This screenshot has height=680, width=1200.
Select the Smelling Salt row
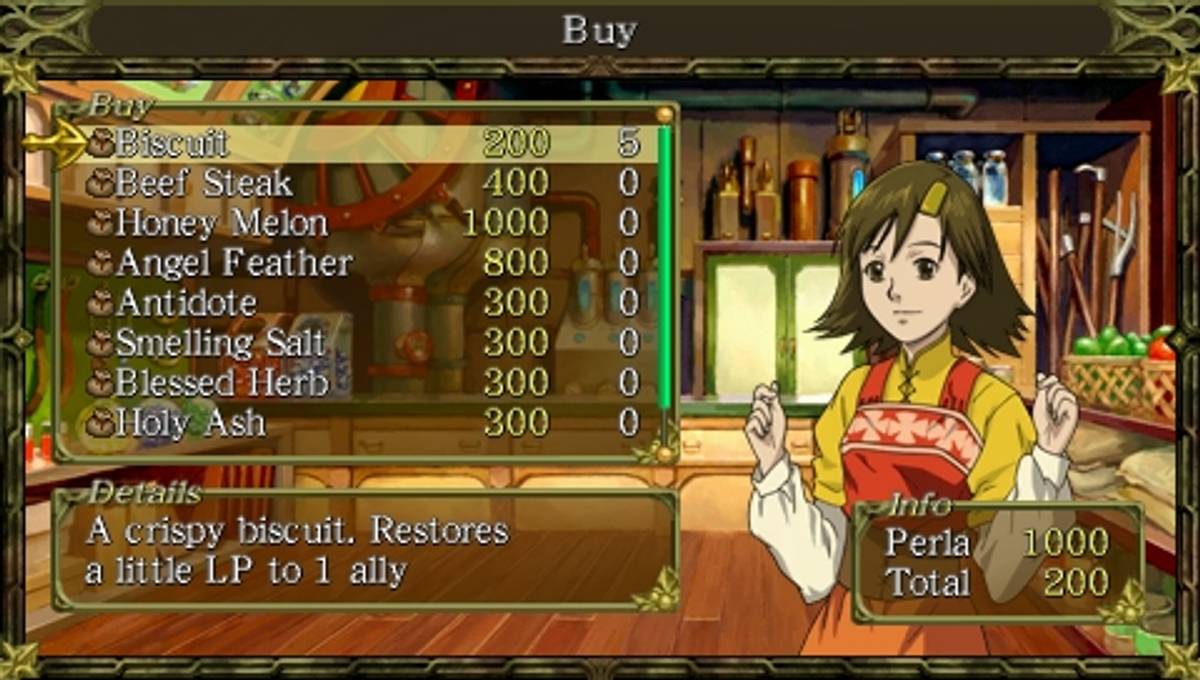click(220, 343)
